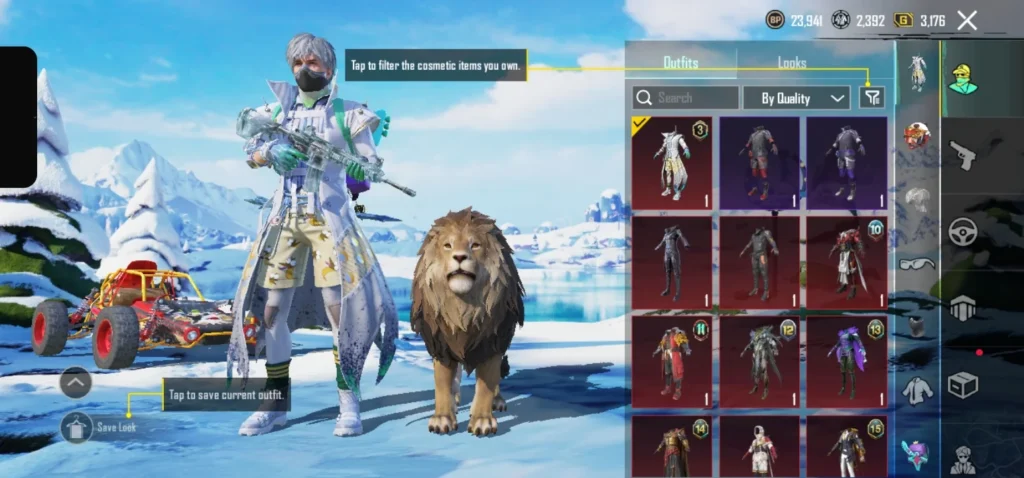Switch to the Looks tab
Screen dimensions: 1024x478
point(792,63)
